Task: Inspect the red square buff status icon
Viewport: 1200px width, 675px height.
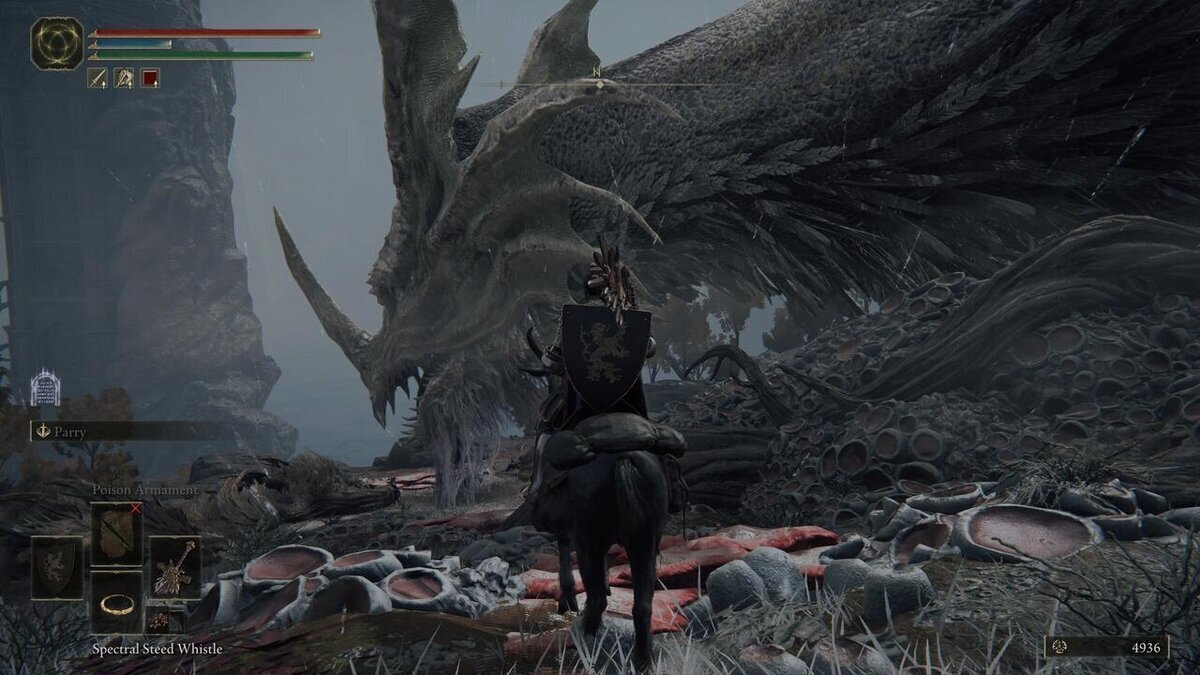Action: tap(150, 78)
